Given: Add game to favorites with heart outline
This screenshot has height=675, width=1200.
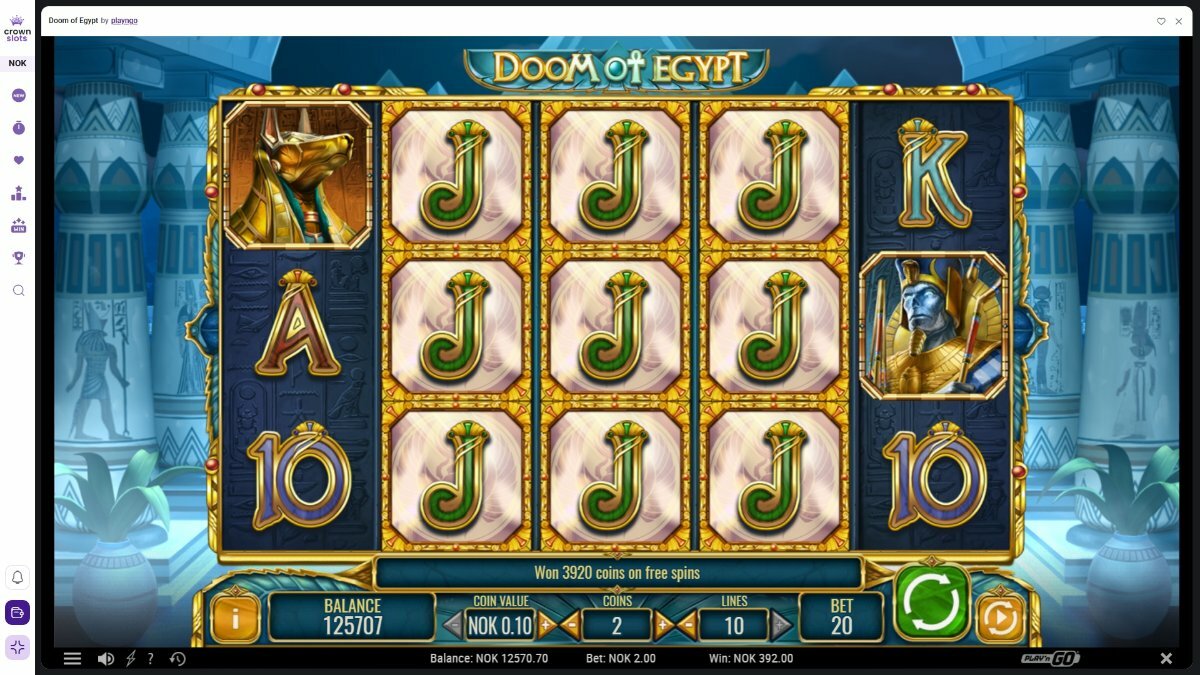Looking at the screenshot, I should 1161,21.
